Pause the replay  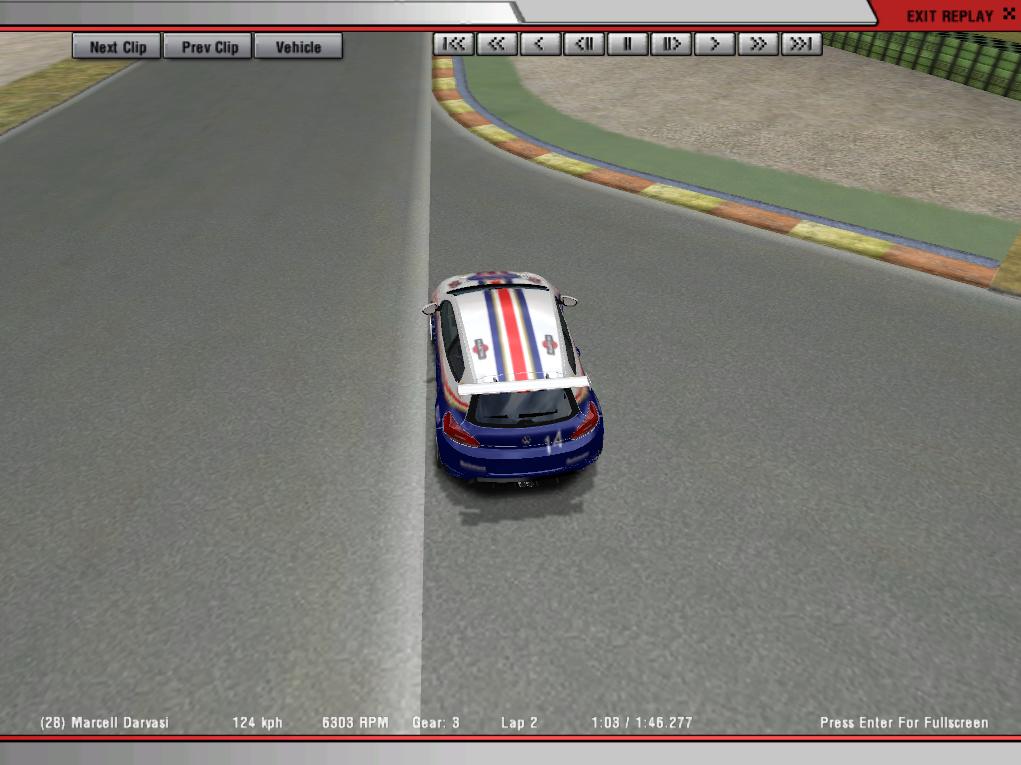tap(627, 44)
